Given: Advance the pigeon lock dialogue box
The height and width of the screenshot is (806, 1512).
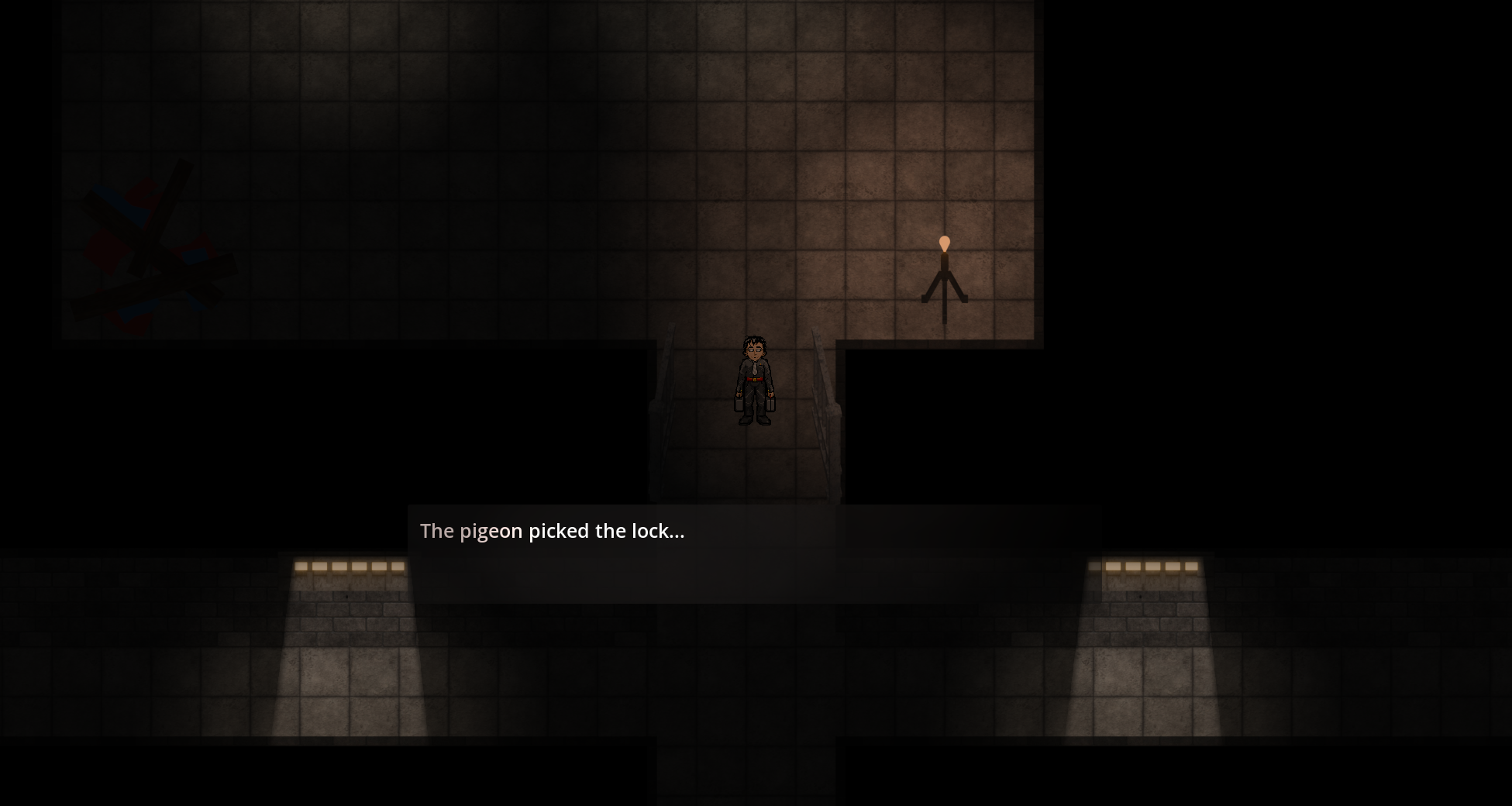Looking at the screenshot, I should (x=753, y=553).
